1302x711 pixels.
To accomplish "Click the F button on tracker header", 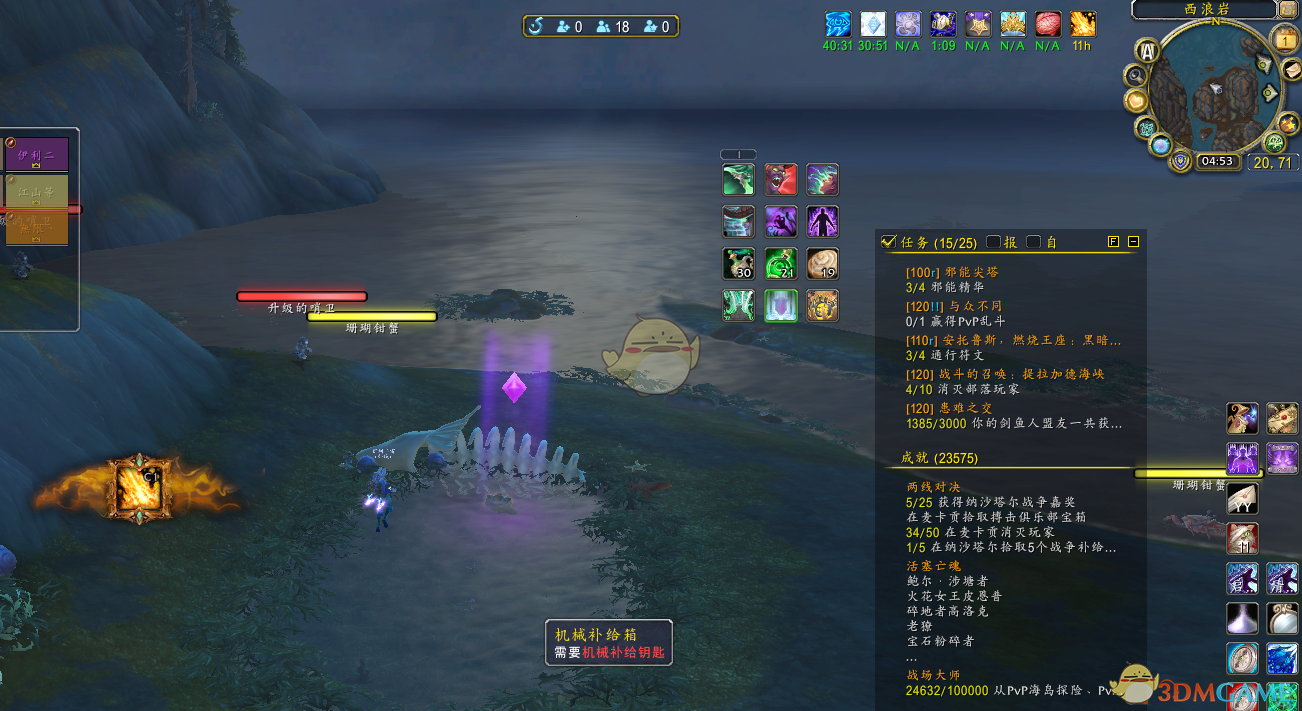I will (x=1114, y=242).
